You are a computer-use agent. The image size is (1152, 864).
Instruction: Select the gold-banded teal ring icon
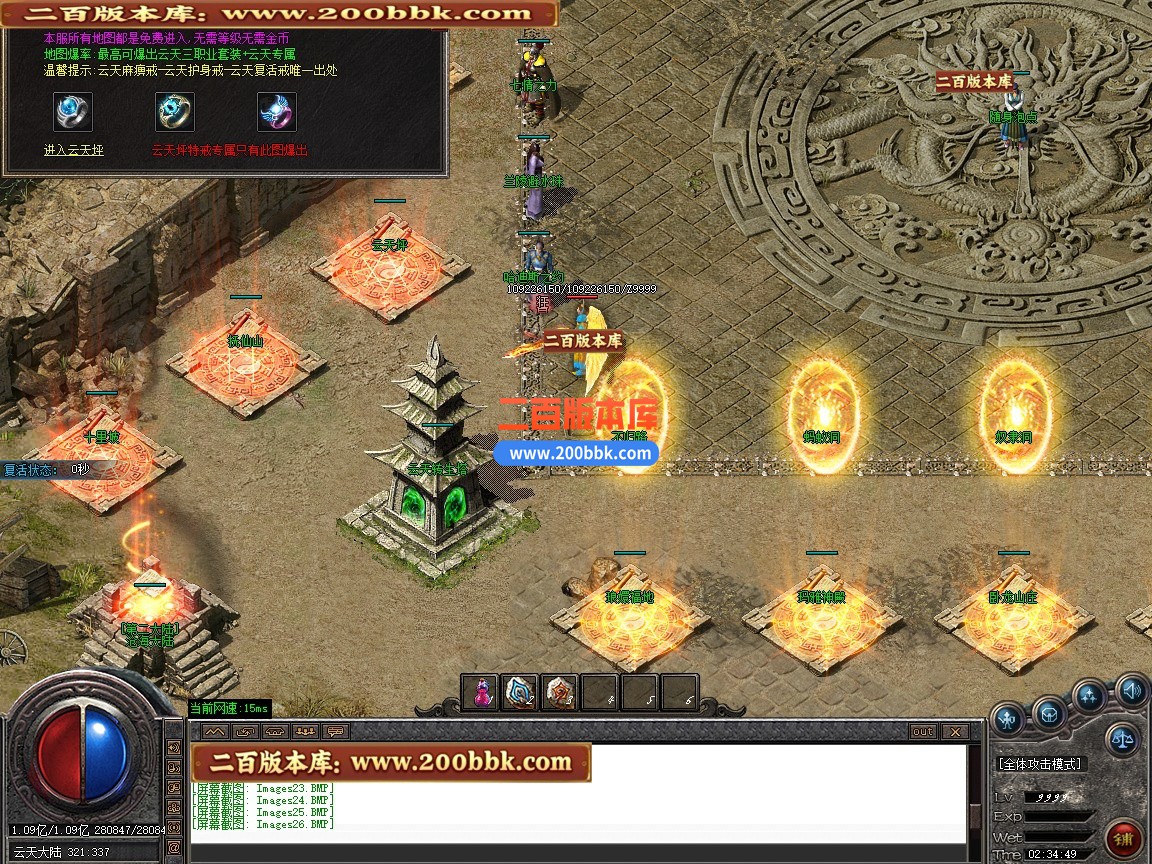175,112
